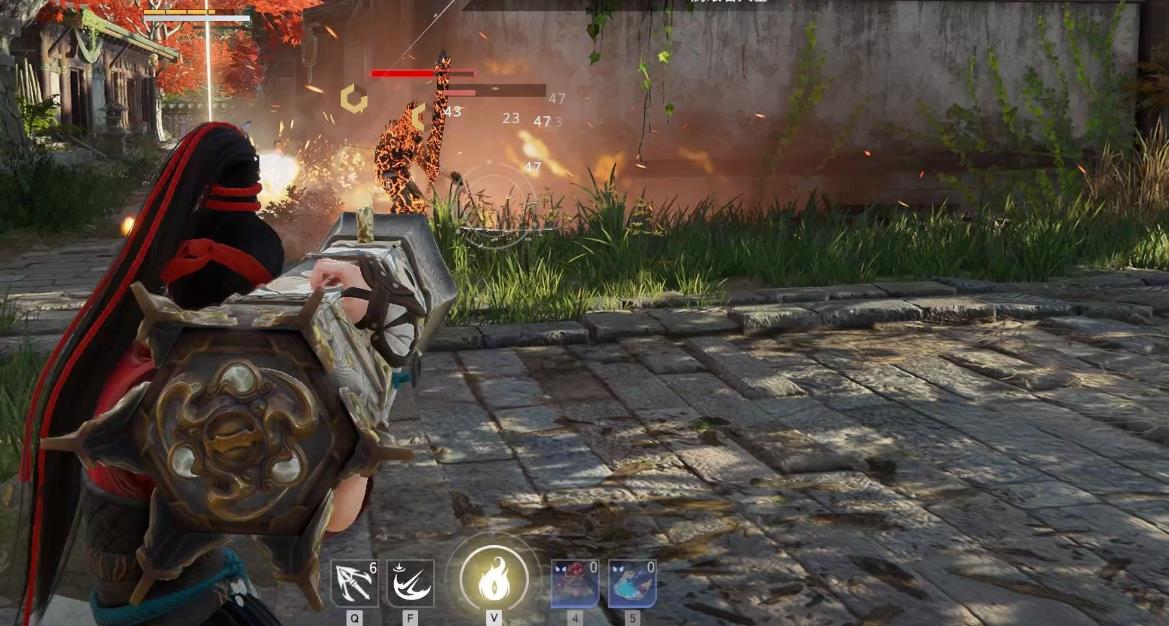Select the red item slot

coord(575,584)
